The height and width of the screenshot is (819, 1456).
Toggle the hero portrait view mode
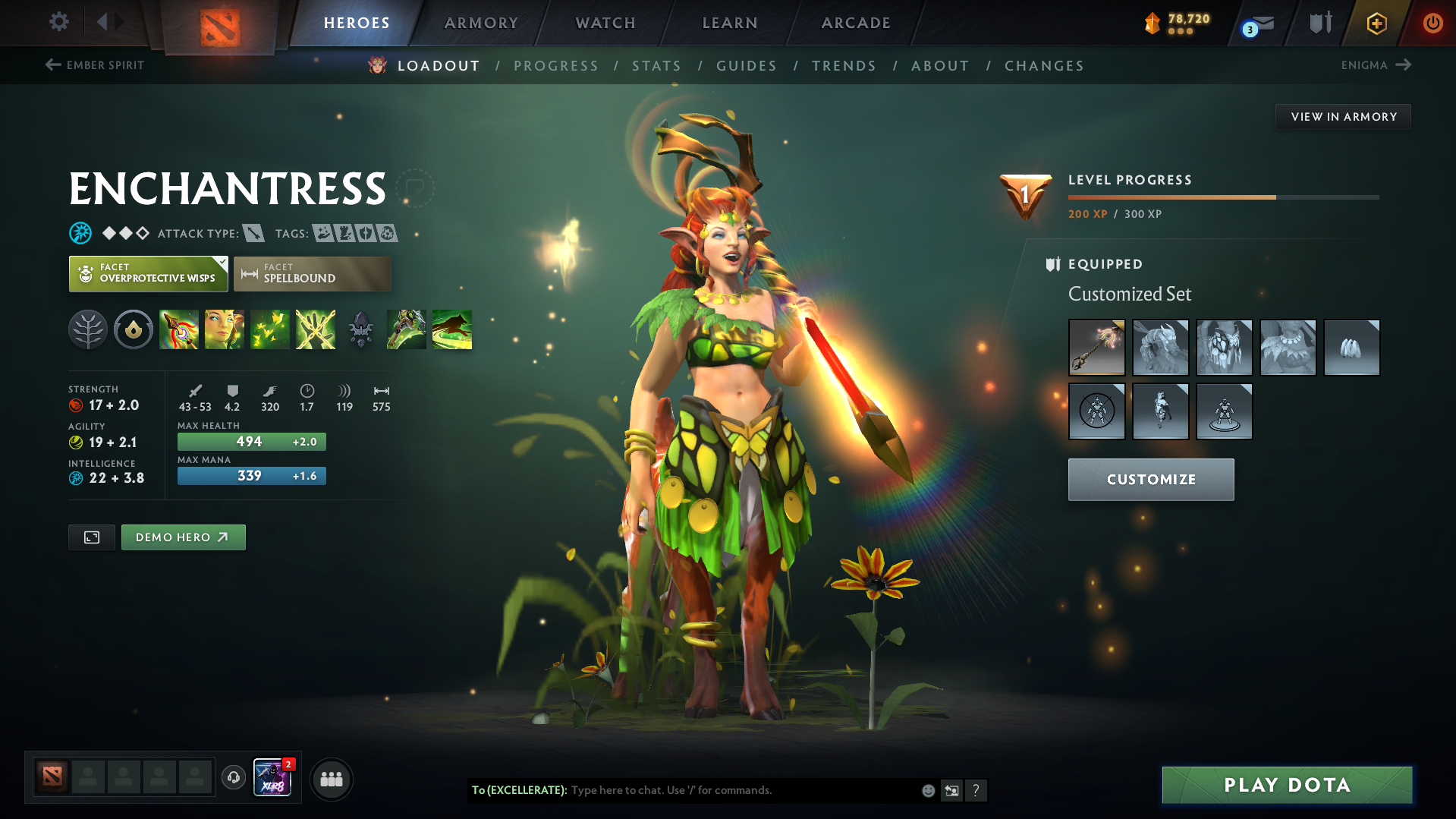(91, 537)
